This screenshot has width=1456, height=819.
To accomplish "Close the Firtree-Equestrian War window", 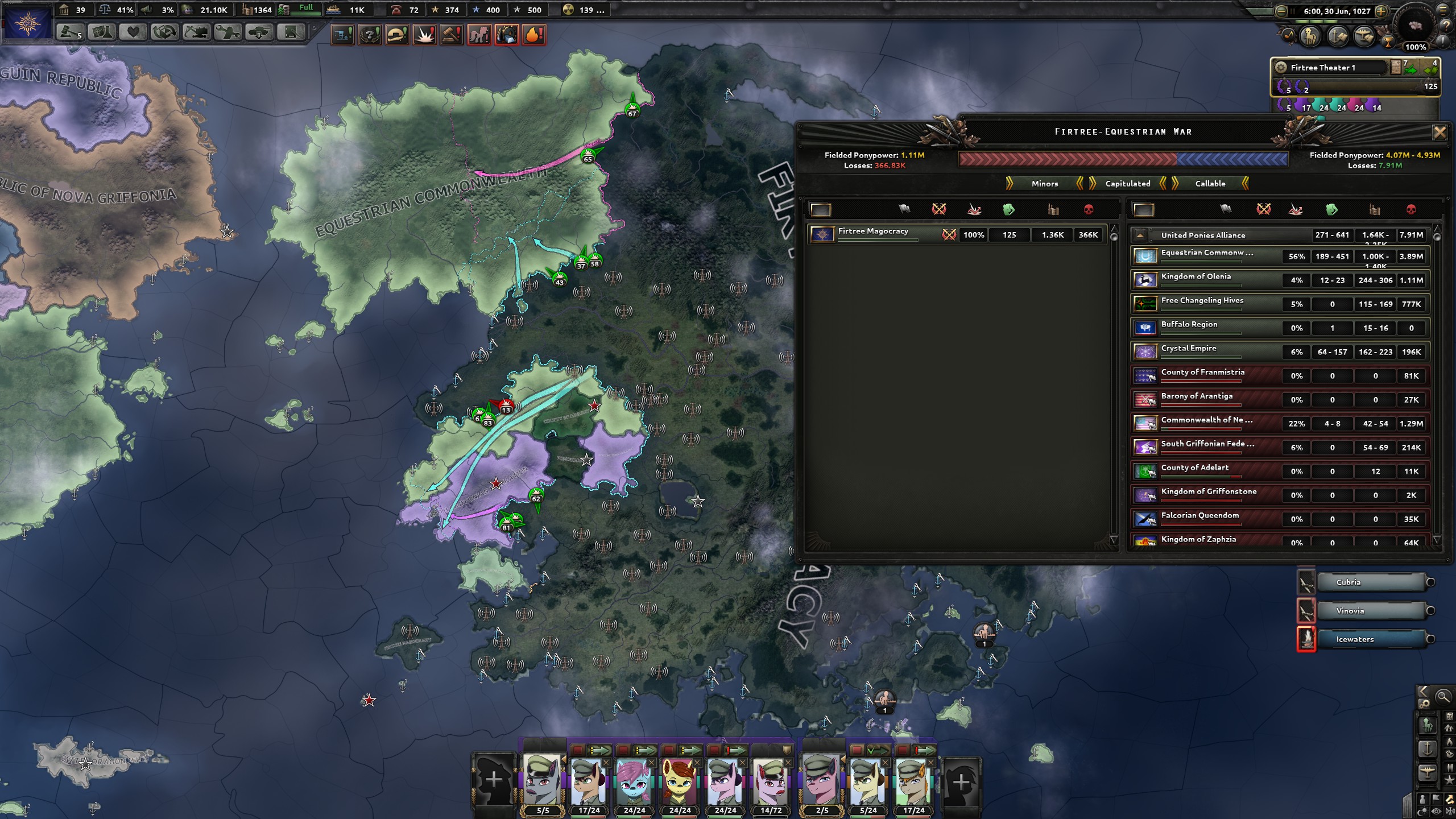I will click(x=1439, y=133).
